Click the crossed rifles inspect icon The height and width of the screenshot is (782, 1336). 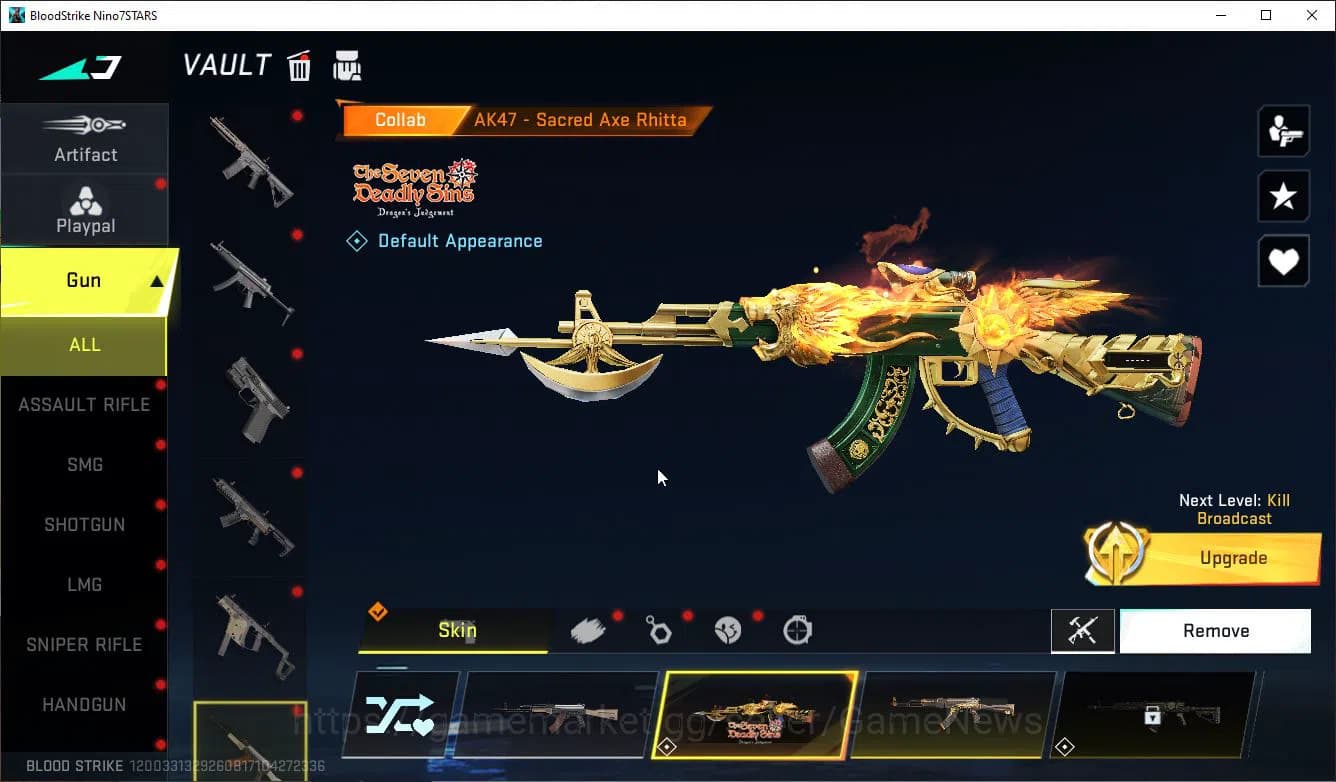click(1083, 630)
